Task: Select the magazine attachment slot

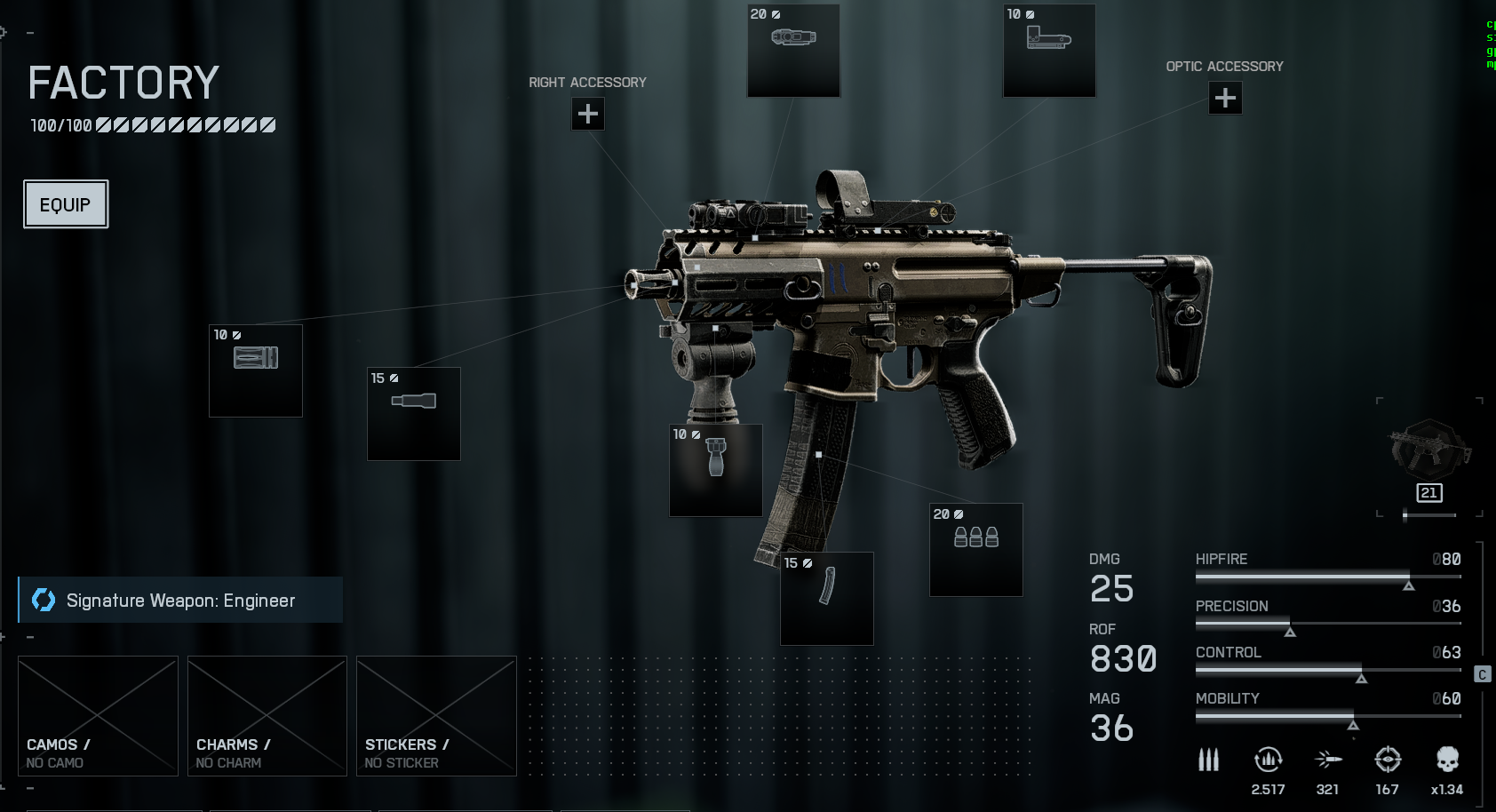Action: (826, 598)
